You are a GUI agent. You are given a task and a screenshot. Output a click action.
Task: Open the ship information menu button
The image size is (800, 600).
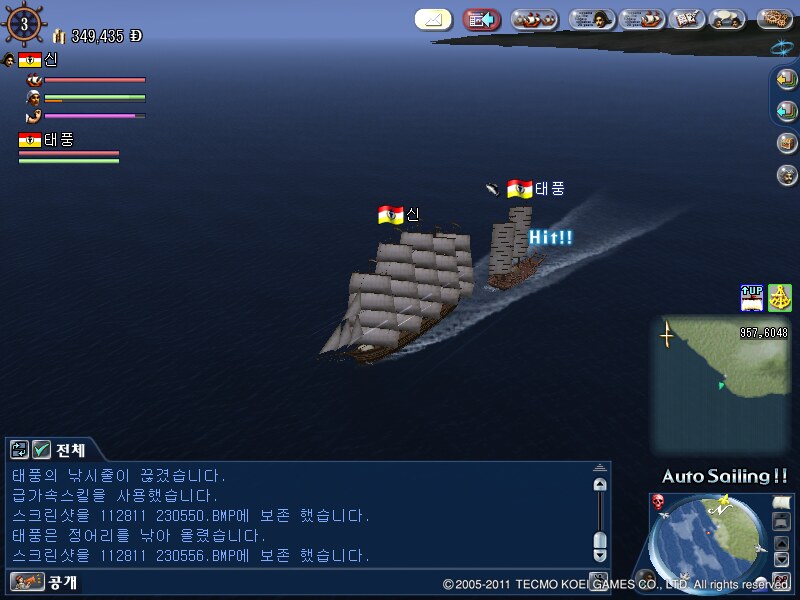642,19
